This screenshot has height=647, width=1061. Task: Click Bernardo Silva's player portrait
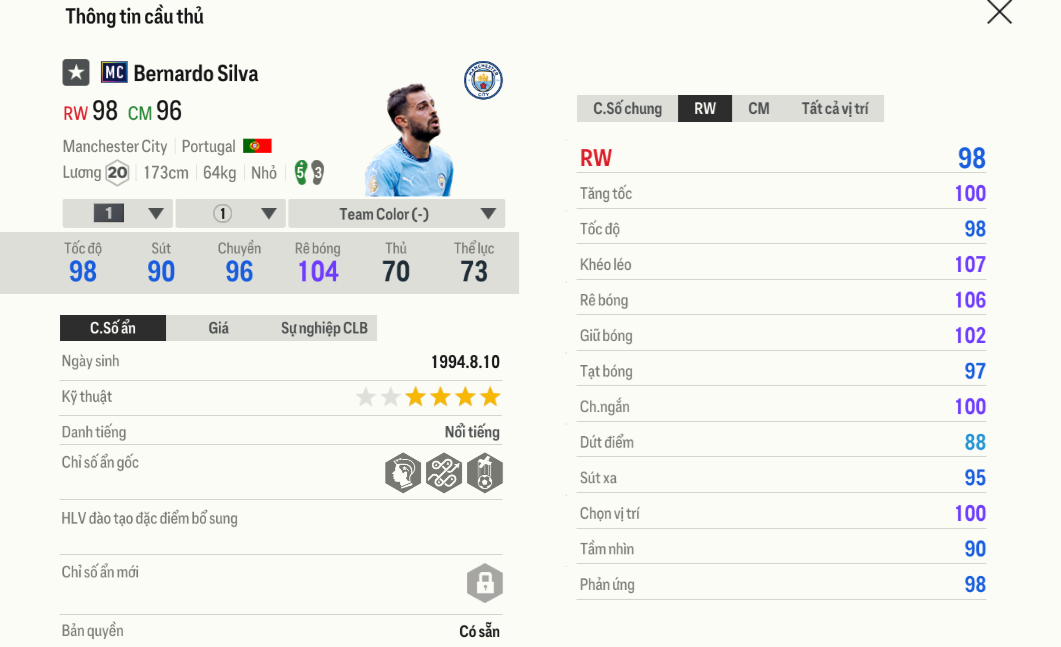pos(412,142)
